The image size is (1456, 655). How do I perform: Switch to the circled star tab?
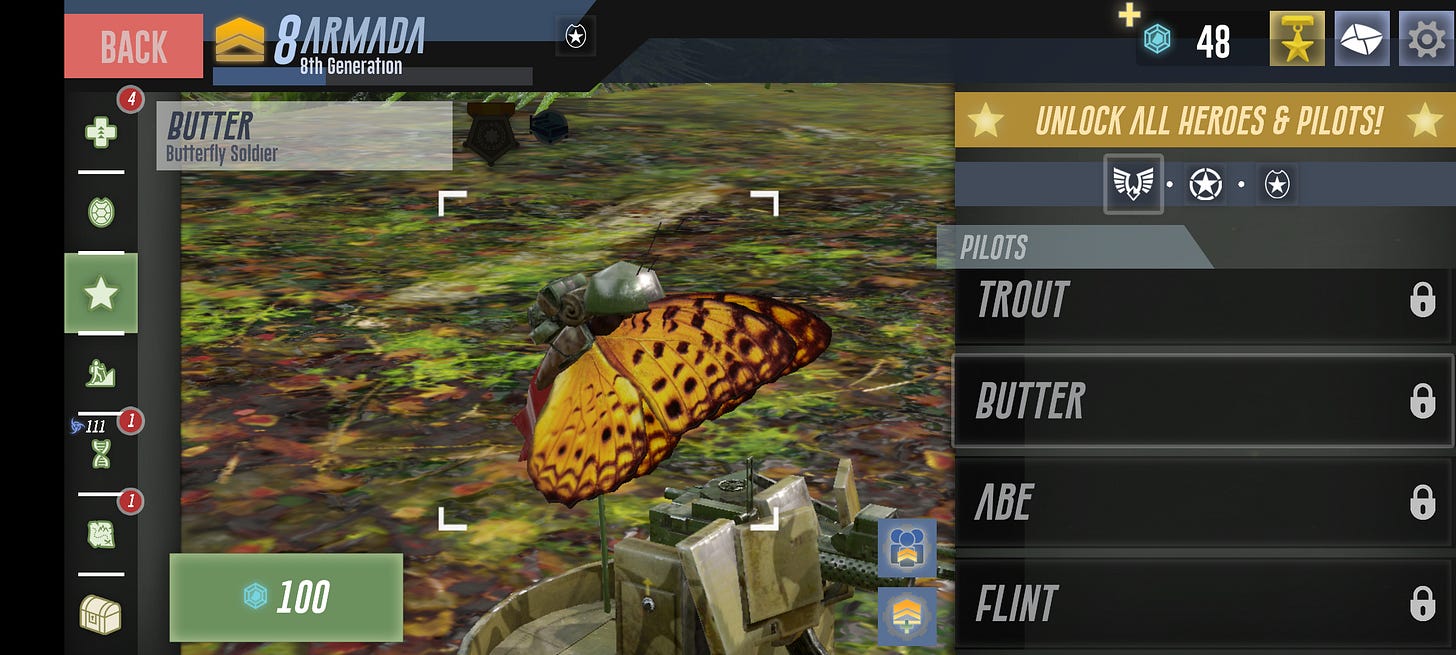pos(1205,184)
